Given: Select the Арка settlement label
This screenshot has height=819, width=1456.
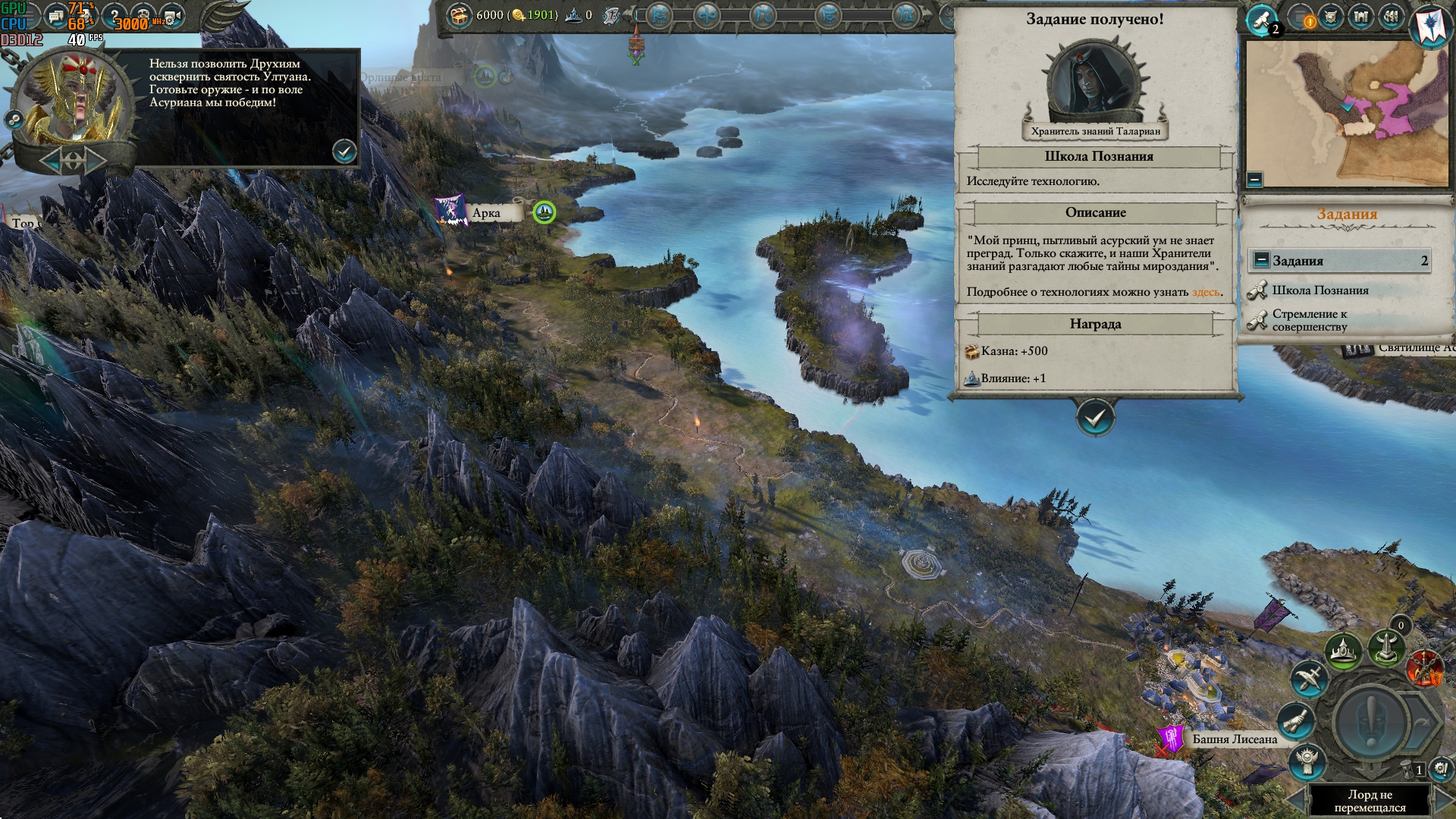Looking at the screenshot, I should [486, 213].
